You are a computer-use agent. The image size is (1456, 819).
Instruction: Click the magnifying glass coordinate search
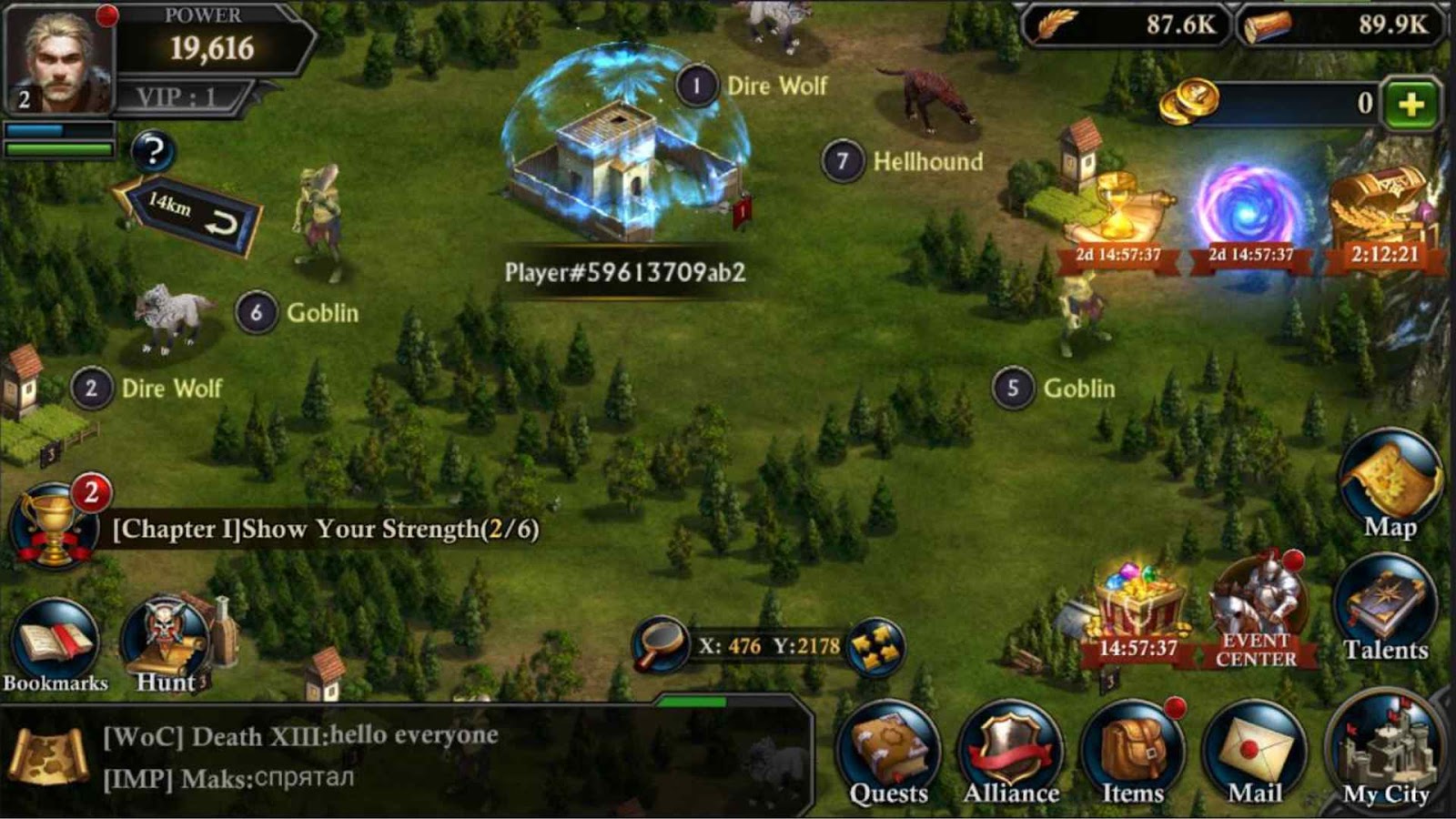(660, 644)
